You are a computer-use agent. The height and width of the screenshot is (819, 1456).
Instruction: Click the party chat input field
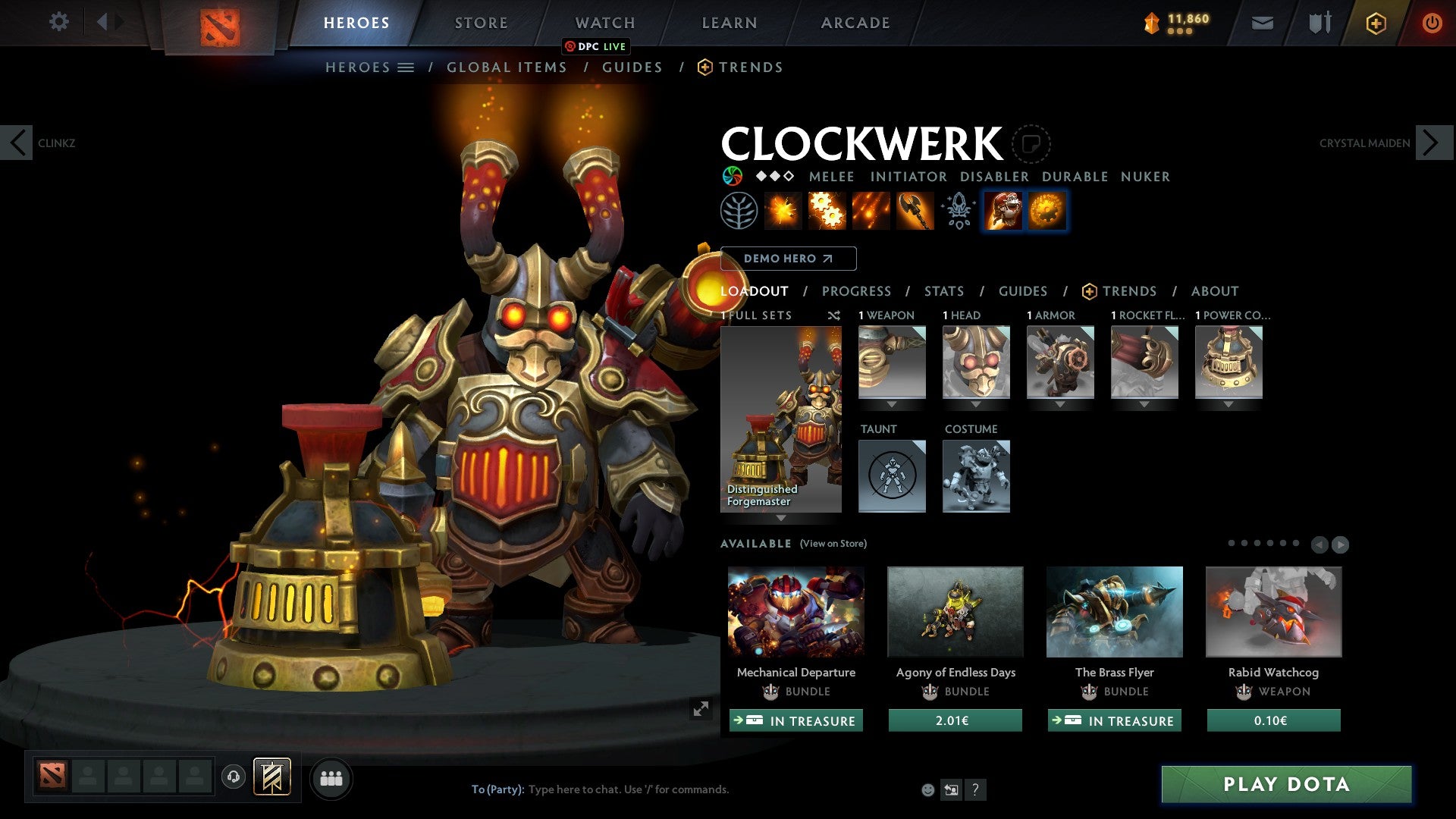(629, 789)
